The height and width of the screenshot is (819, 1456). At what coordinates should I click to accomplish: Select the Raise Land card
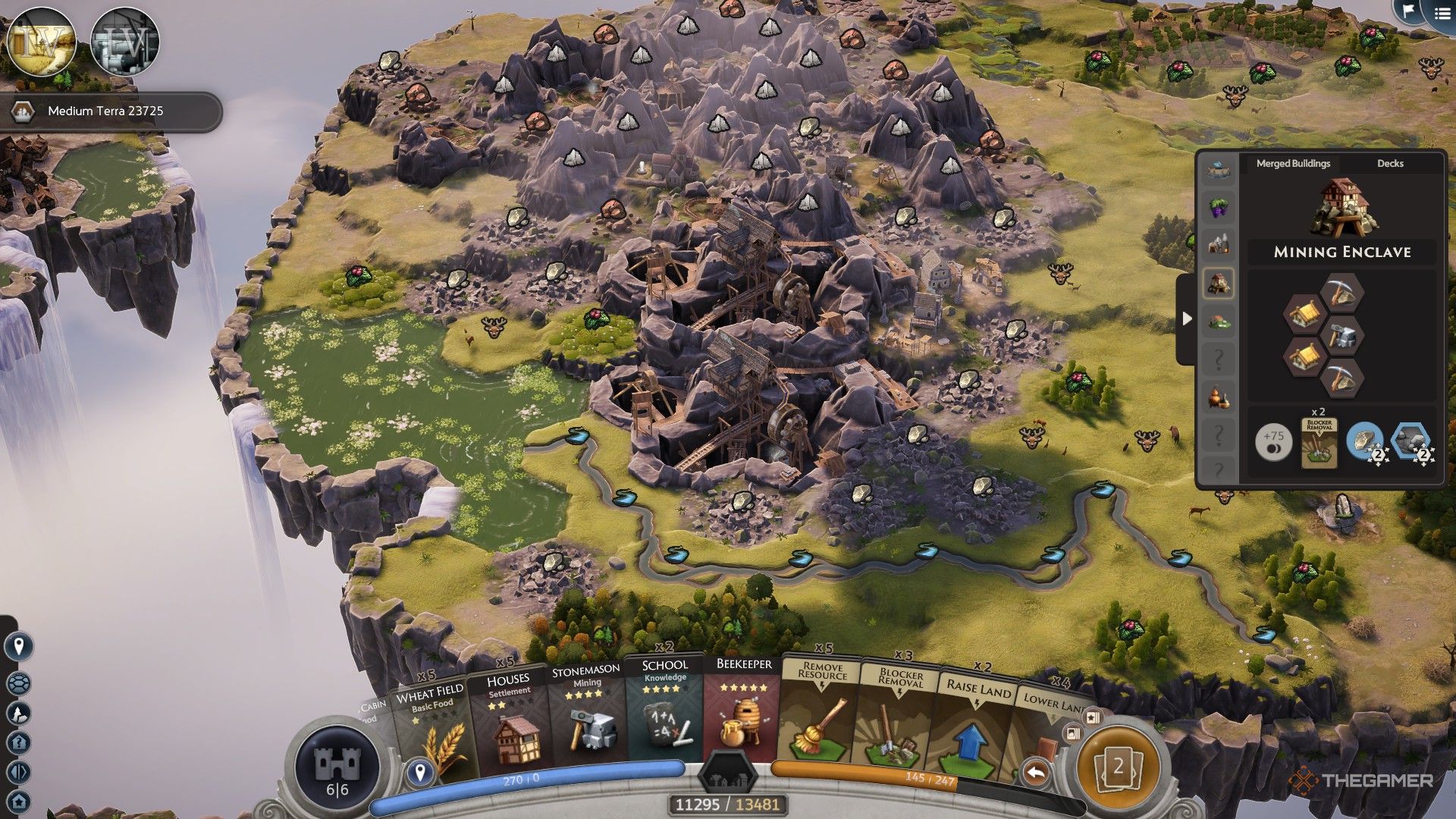pos(976,724)
